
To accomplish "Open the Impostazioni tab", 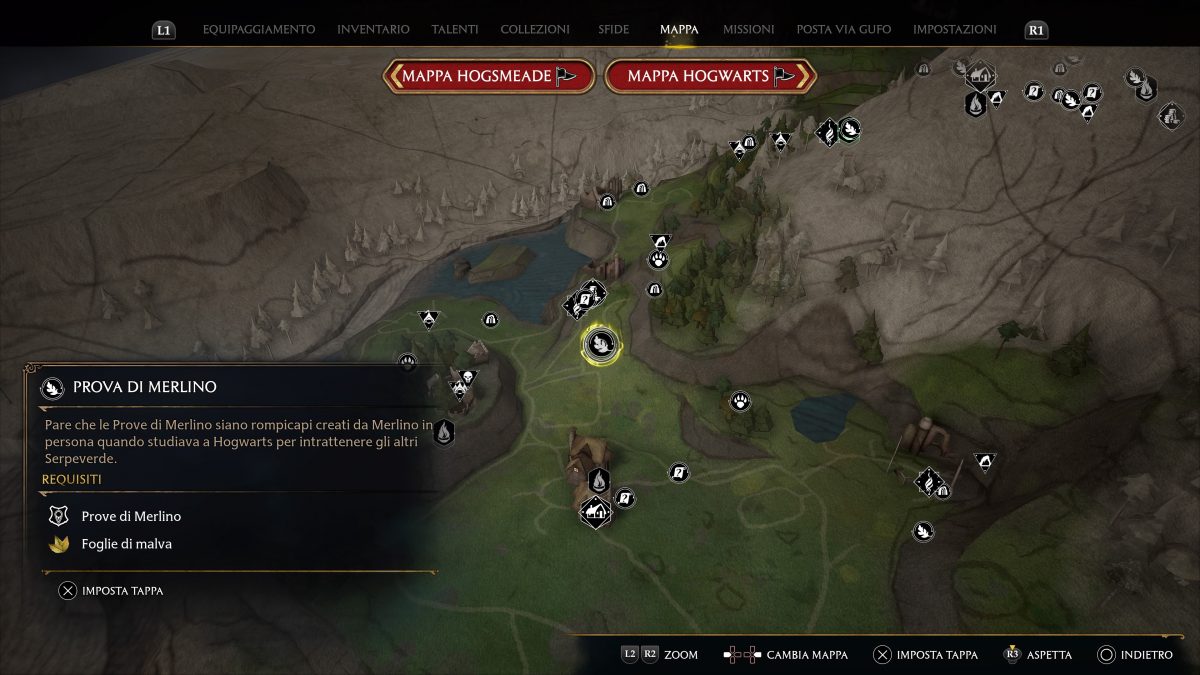I will tap(955, 30).
